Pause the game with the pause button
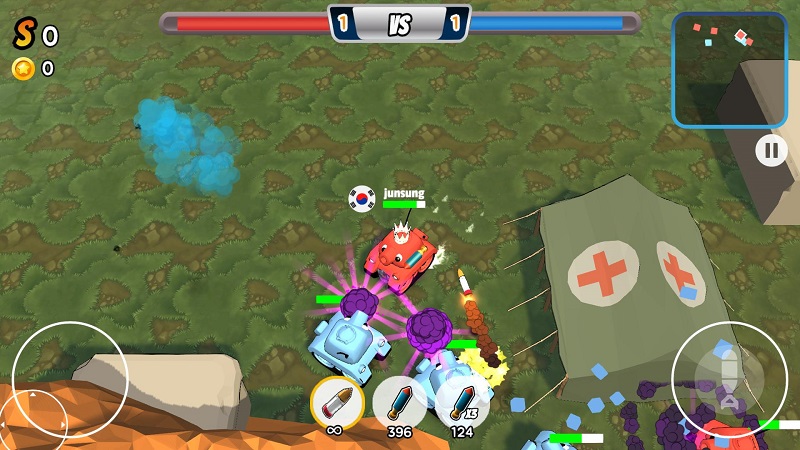800x450 pixels. coord(771,151)
